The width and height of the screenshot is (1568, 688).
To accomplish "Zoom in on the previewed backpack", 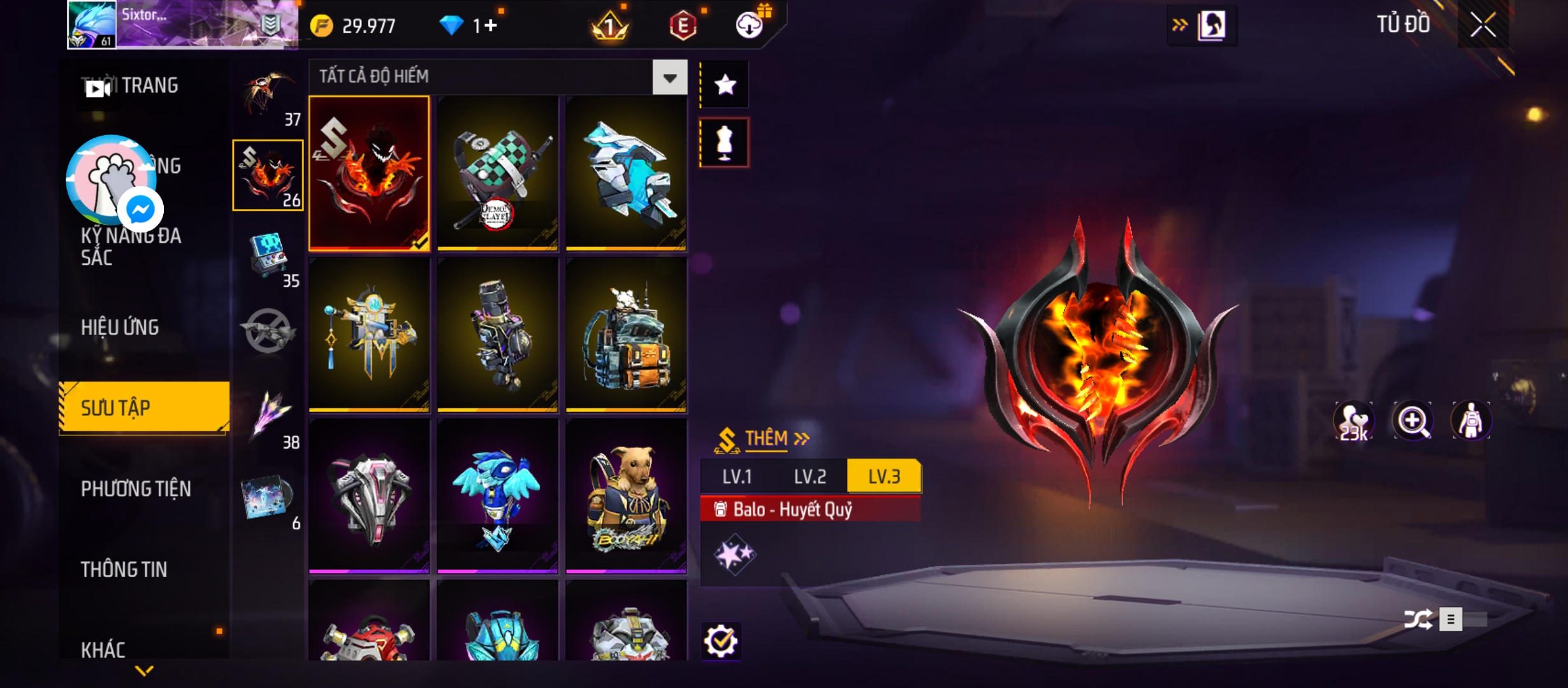I will [1412, 420].
